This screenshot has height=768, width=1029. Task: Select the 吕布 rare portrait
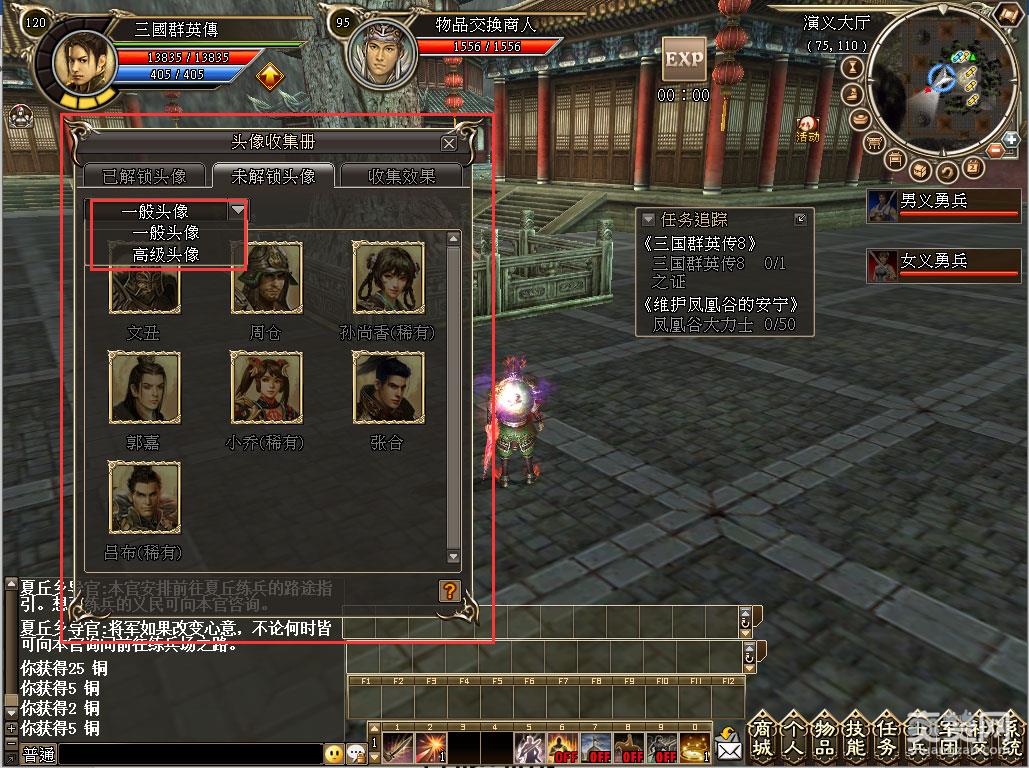(x=145, y=497)
